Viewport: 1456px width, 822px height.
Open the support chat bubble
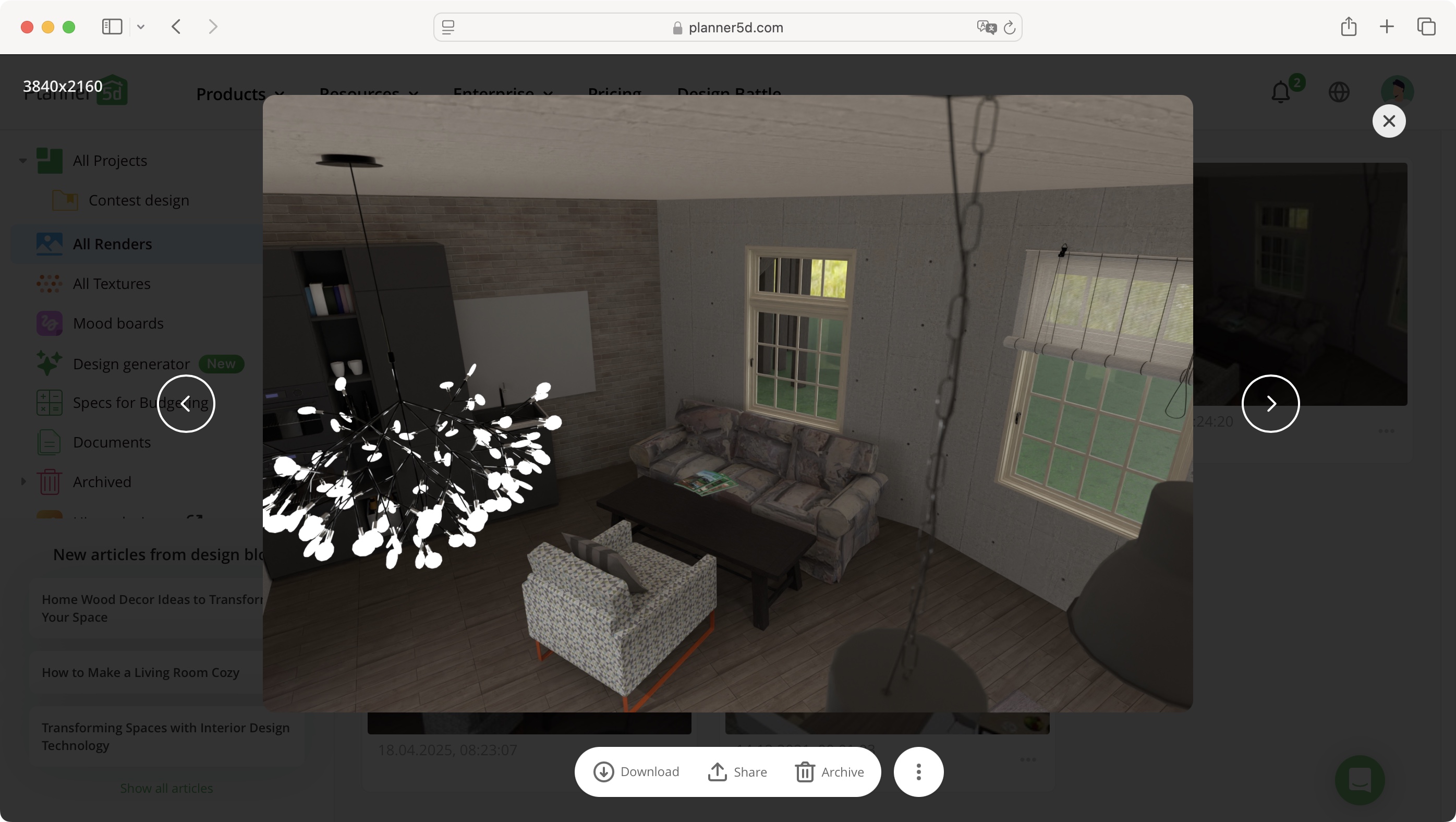pyautogui.click(x=1360, y=781)
